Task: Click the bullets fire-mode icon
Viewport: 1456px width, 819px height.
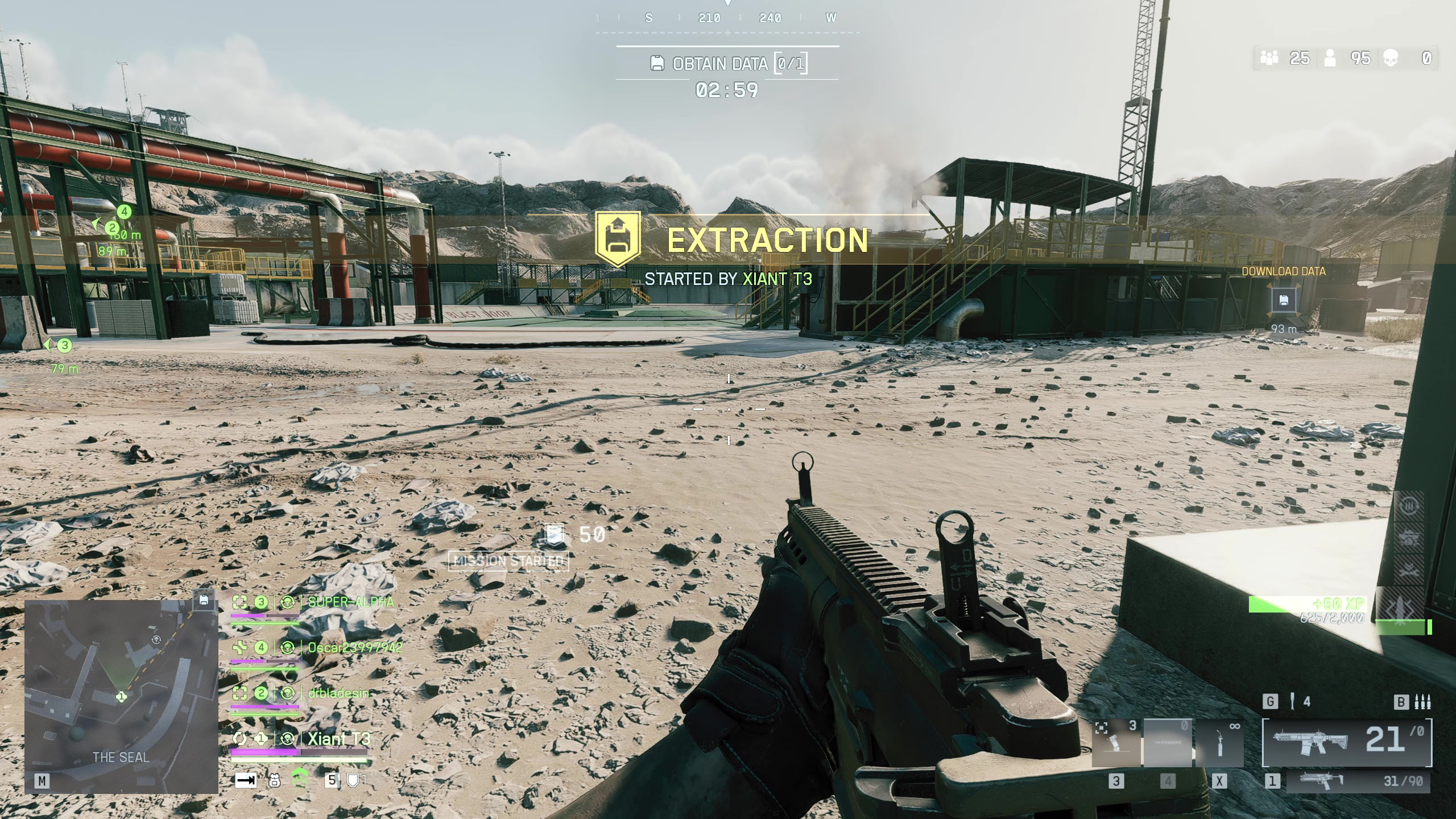Action: pos(1423,702)
